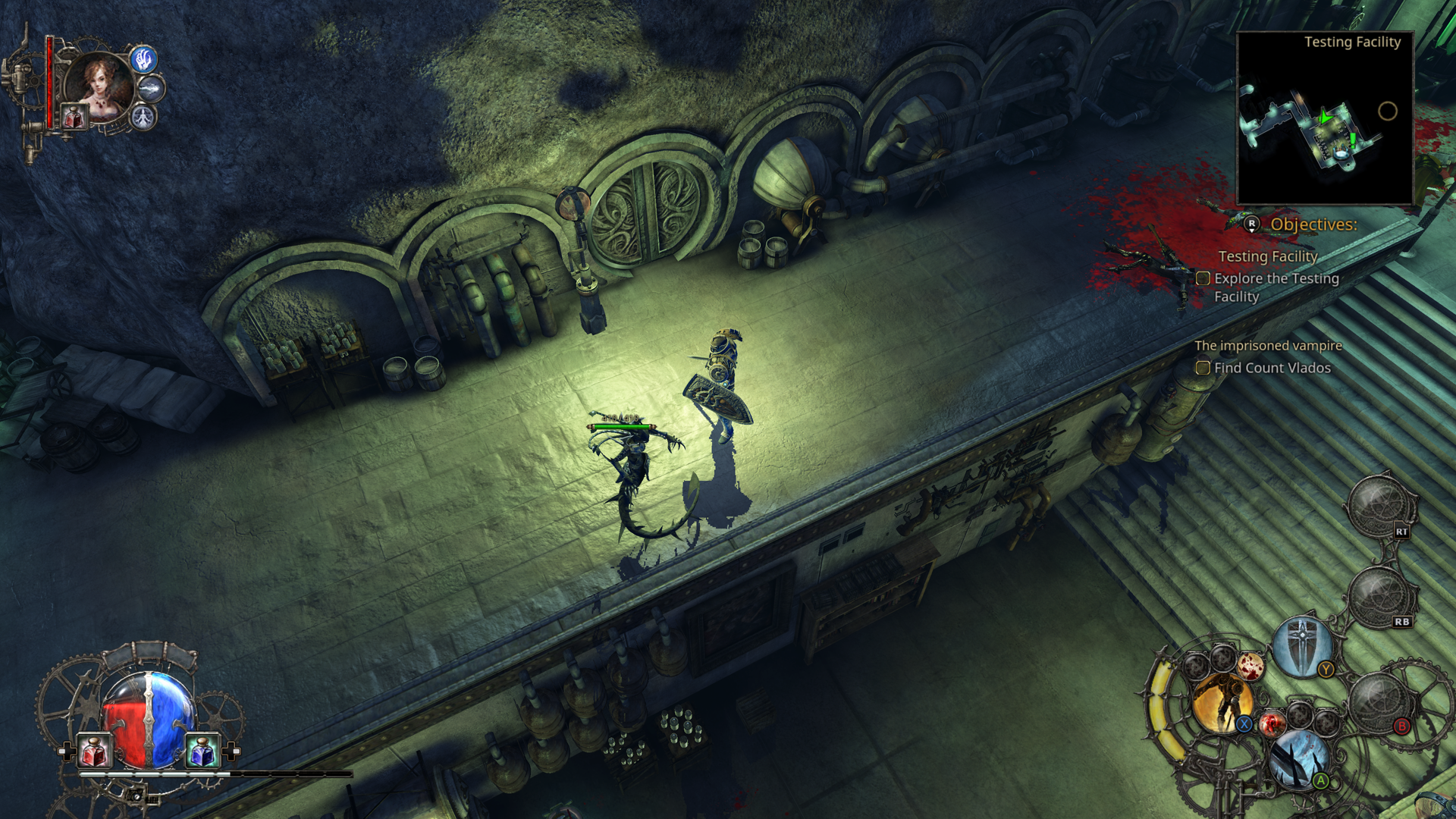Use the blue mana potion slot
The image size is (1456, 819).
[202, 751]
